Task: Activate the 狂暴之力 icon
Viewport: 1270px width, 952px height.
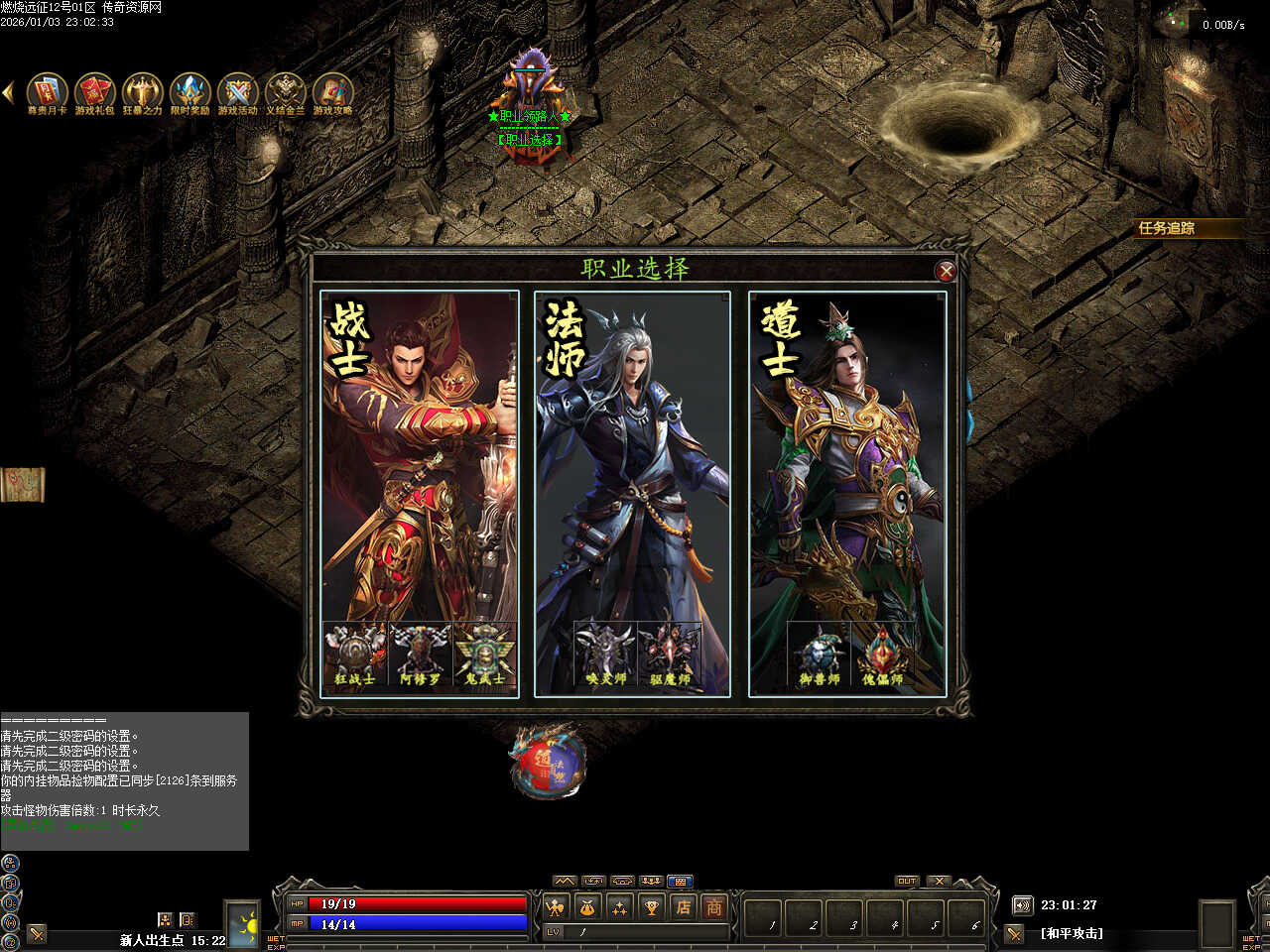Action: (142, 92)
